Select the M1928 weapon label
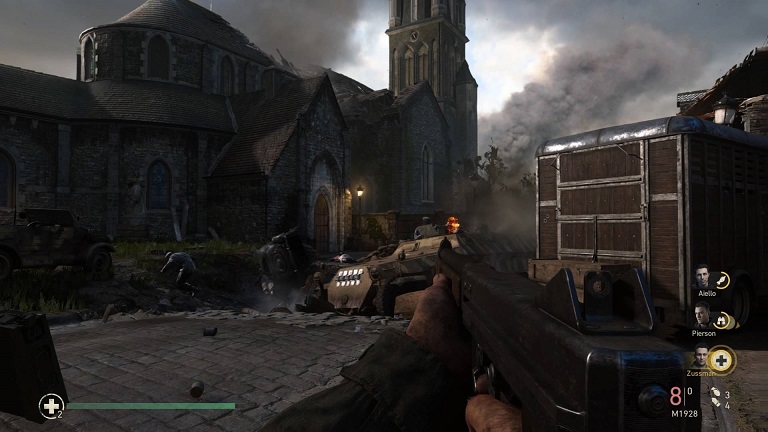Viewport: 768px width, 432px height. coord(683,414)
